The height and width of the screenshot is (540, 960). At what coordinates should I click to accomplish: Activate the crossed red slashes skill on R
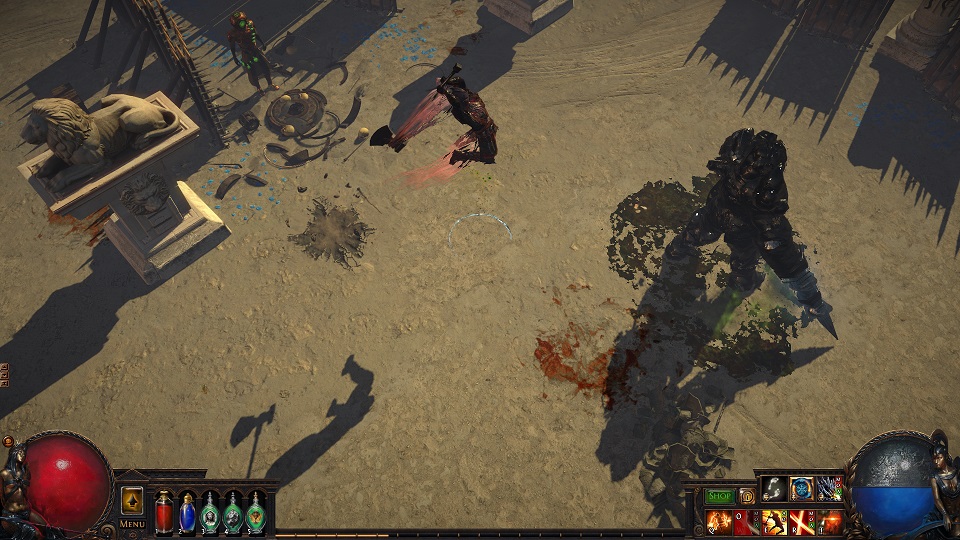[802, 521]
